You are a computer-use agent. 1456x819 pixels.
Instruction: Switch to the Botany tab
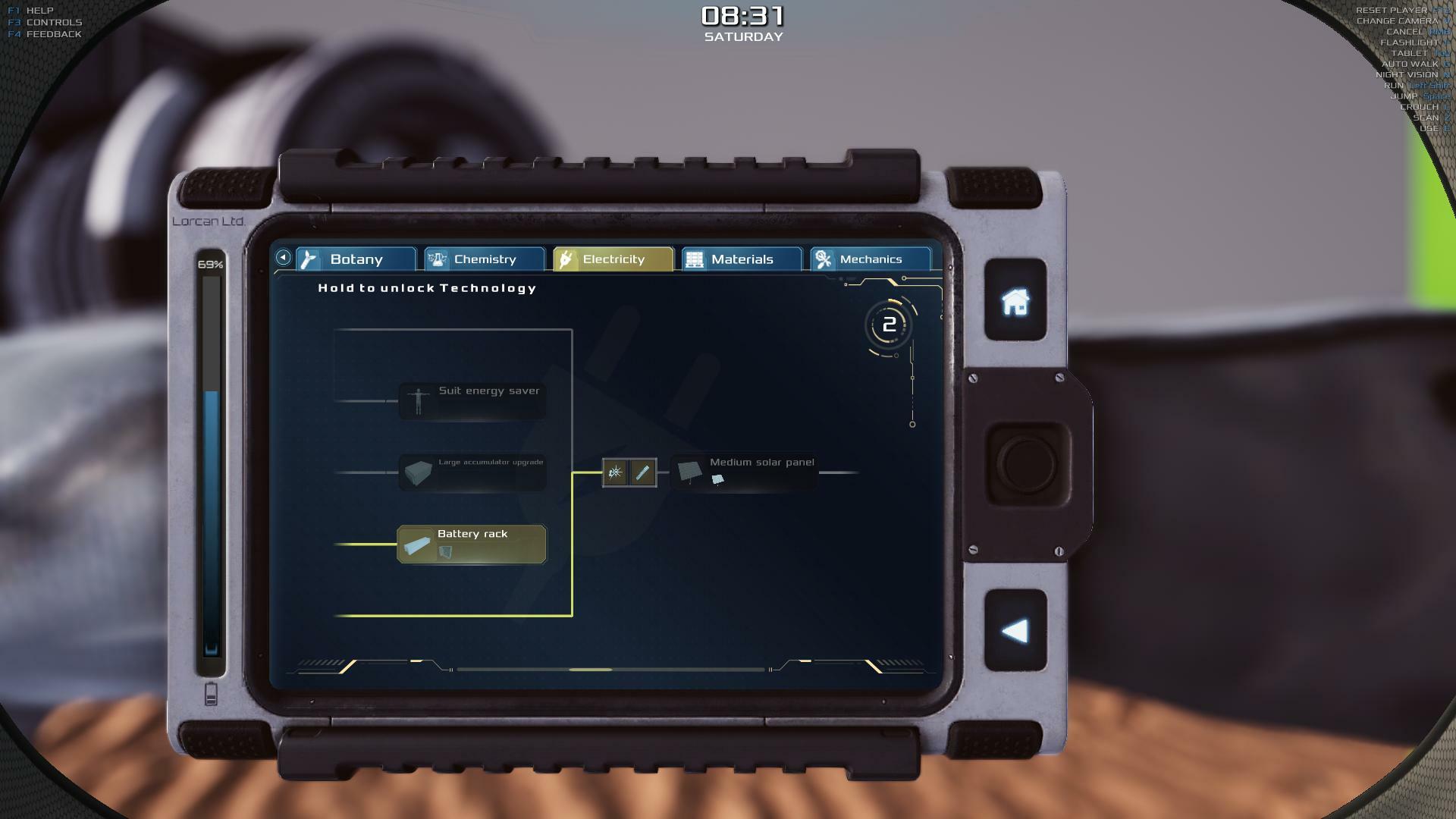[x=356, y=259]
